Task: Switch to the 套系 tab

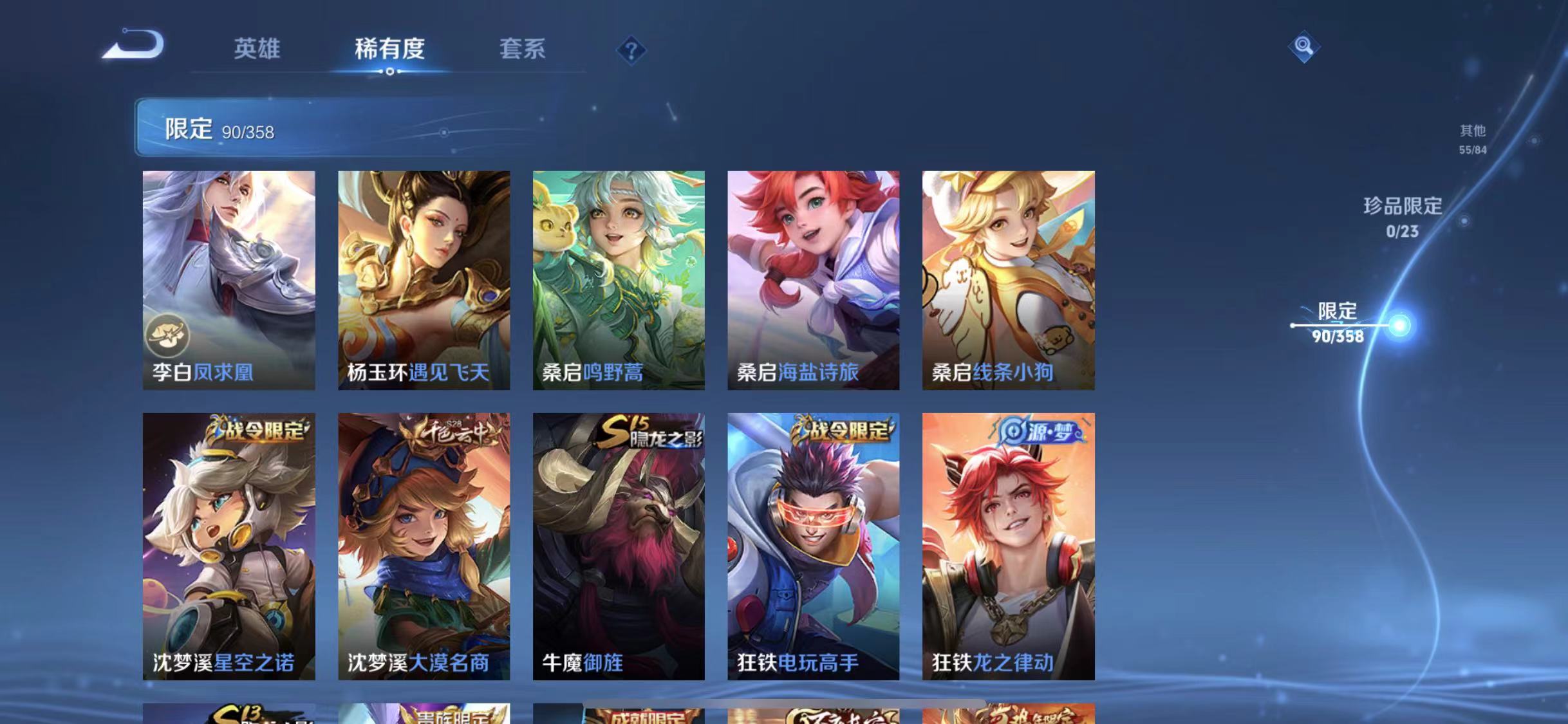Action: coord(524,50)
